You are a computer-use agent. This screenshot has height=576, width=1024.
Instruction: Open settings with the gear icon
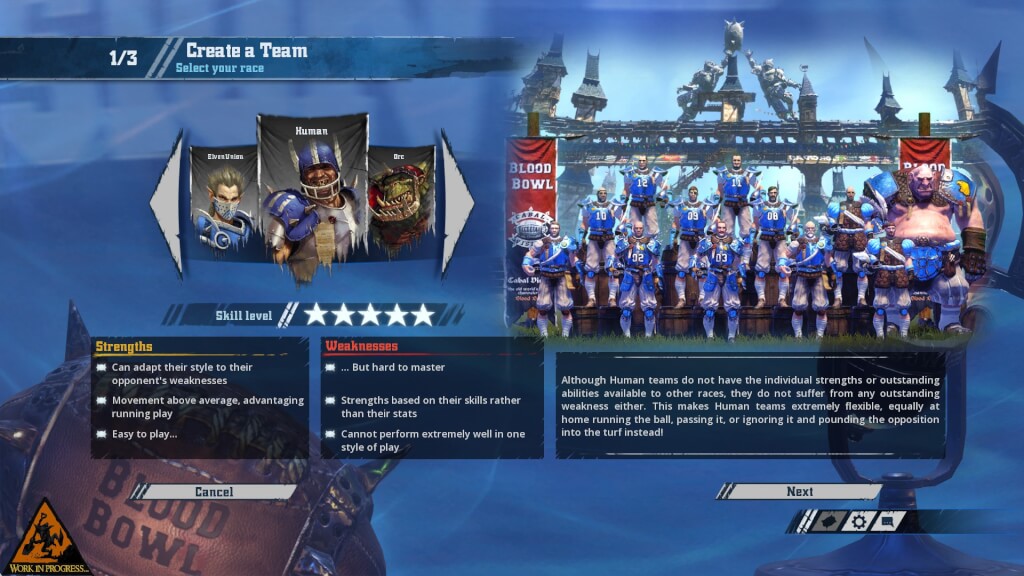click(x=858, y=521)
